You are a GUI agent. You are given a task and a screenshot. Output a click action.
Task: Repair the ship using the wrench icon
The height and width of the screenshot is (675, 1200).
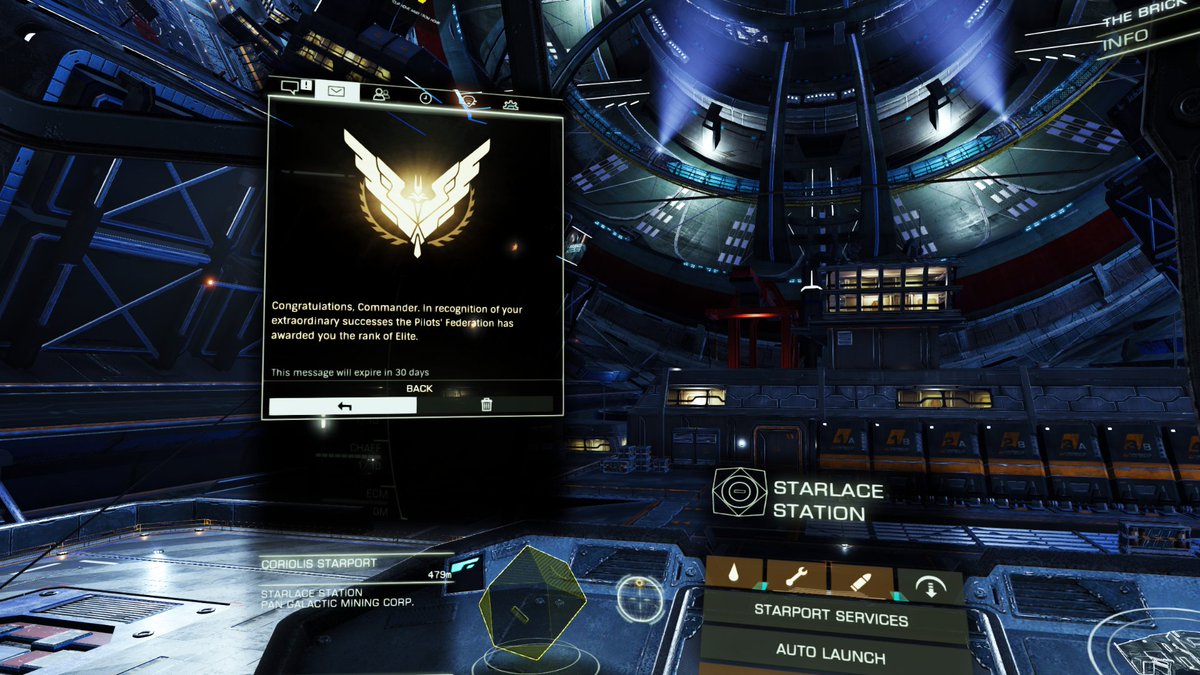[x=796, y=577]
